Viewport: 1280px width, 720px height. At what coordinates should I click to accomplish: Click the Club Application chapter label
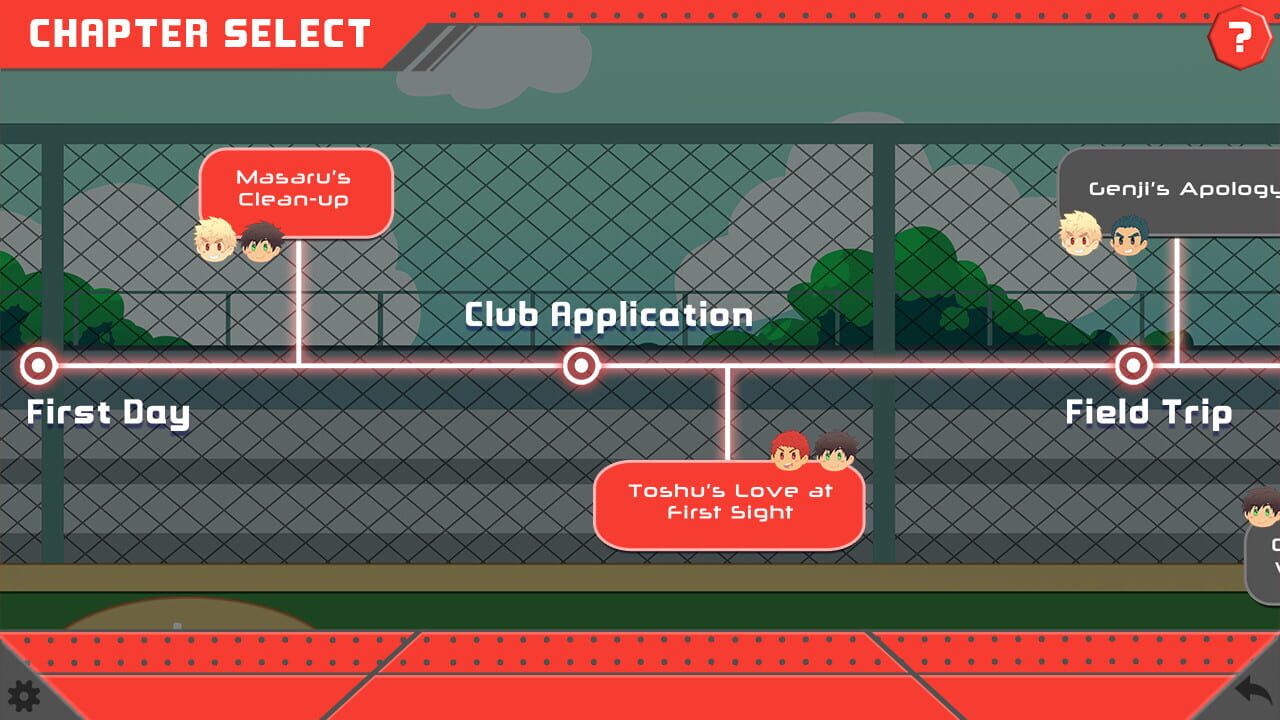point(608,314)
